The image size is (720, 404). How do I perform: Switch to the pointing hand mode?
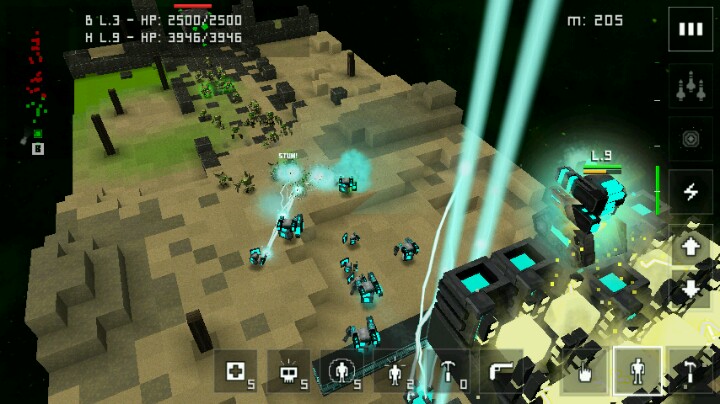coord(584,370)
